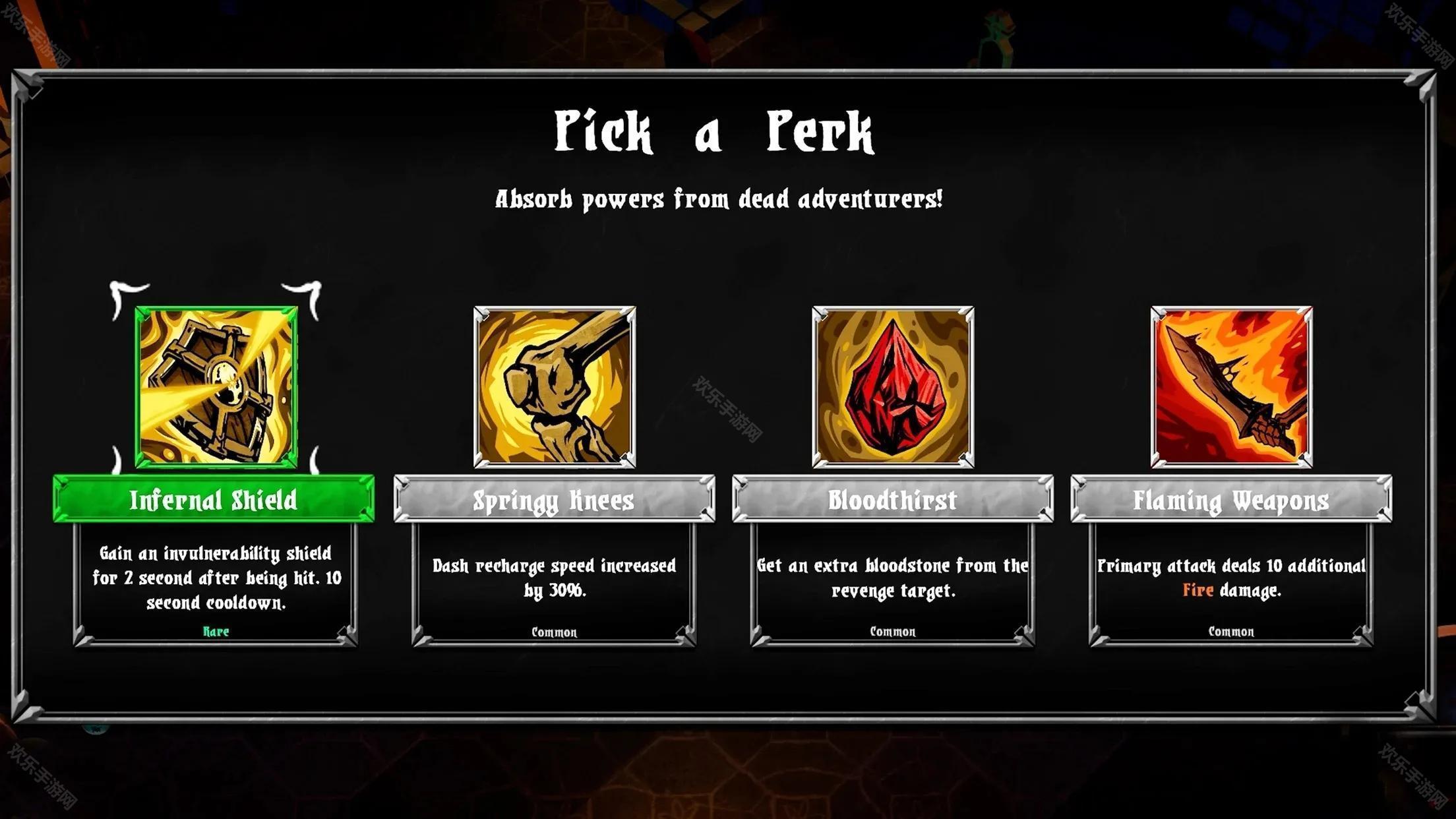1456x819 pixels.
Task: Choose the Springy Knees bone icon
Action: (555, 387)
